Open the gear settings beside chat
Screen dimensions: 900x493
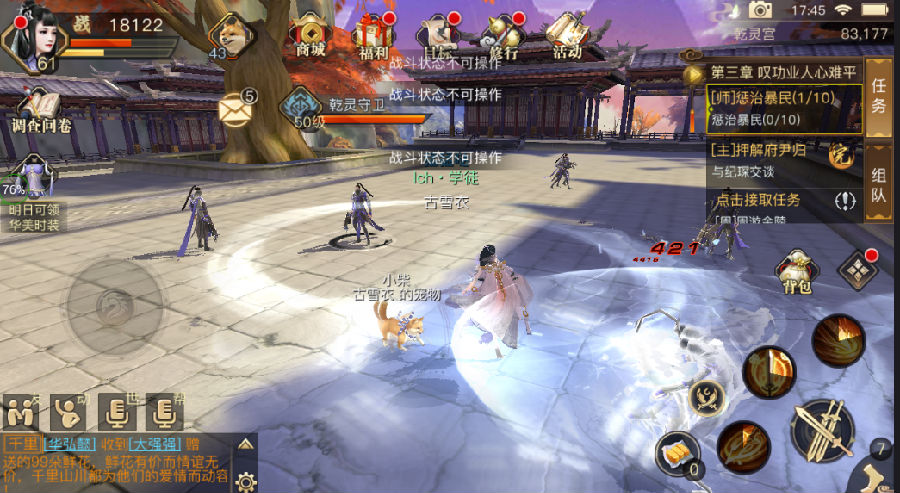(x=246, y=481)
